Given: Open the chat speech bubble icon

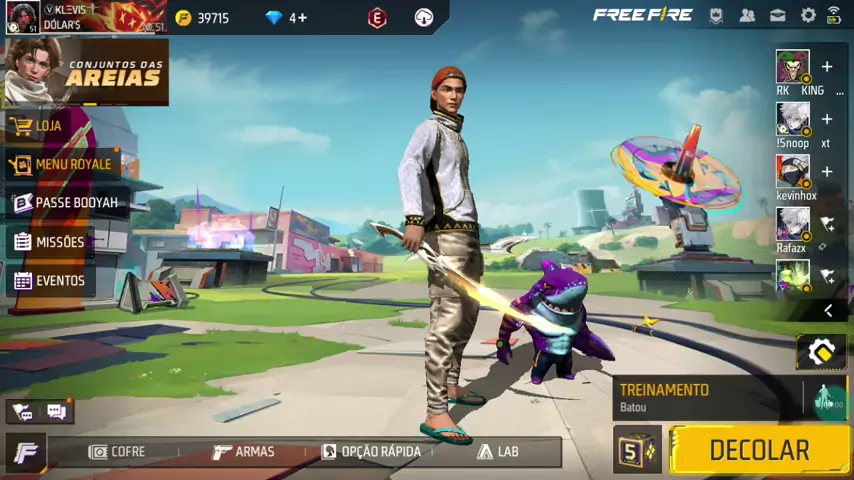Looking at the screenshot, I should click(56, 412).
